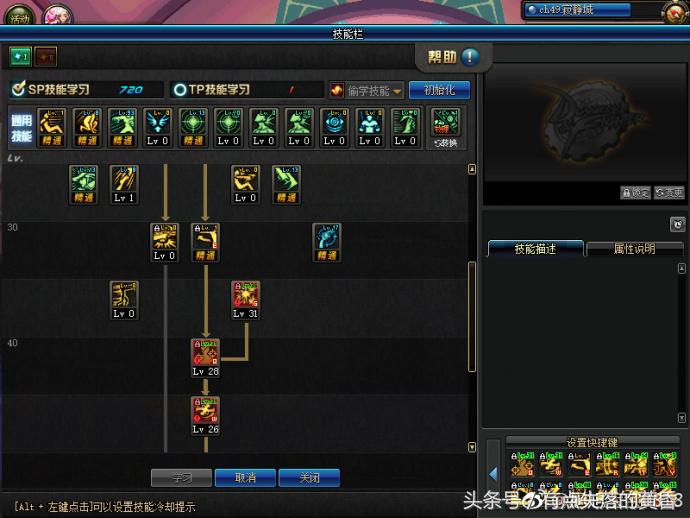The height and width of the screenshot is (518, 690).
Task: Close the skill window with 关闭
Action: (309, 478)
